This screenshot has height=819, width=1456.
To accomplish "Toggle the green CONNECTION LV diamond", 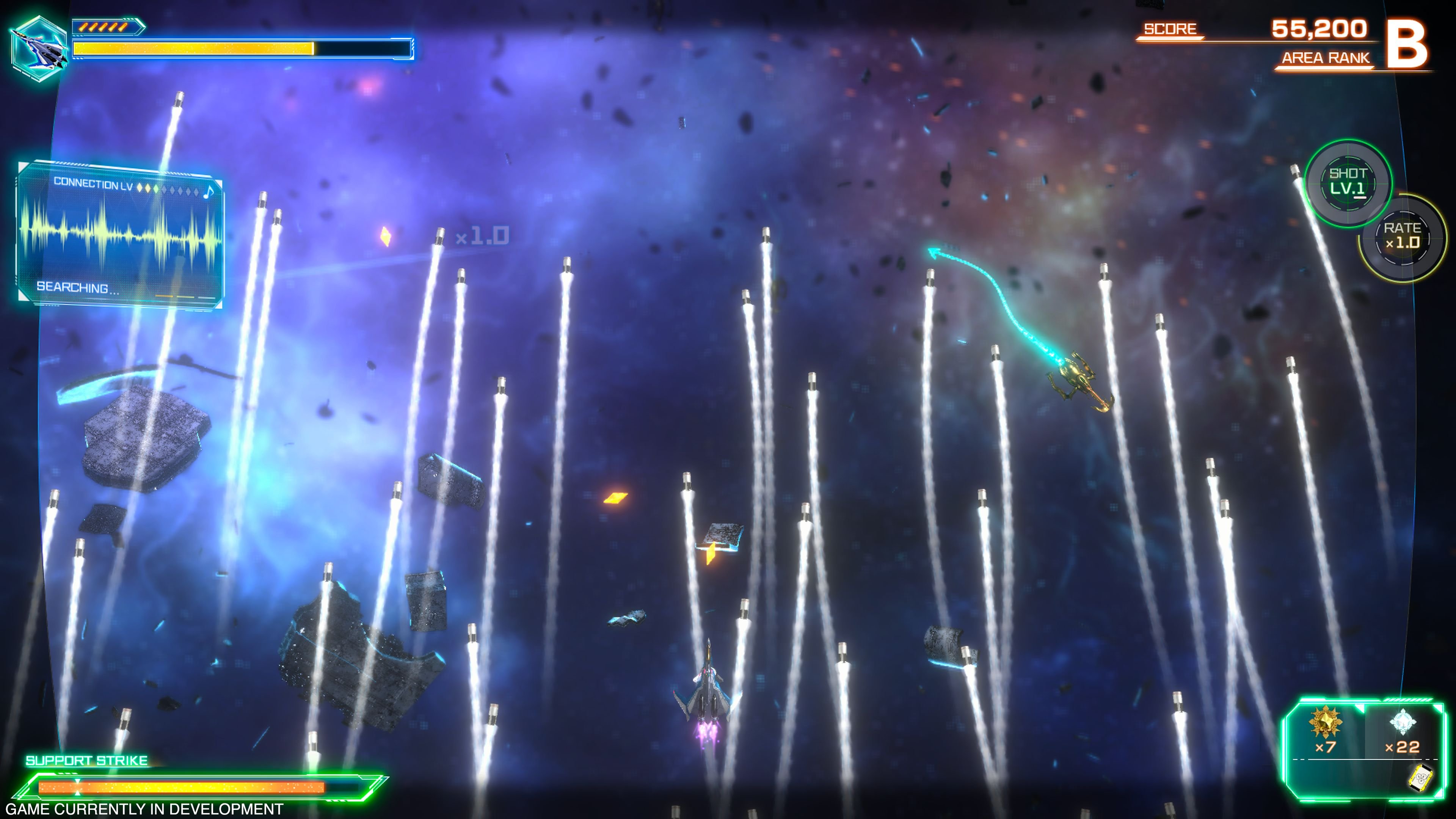I will [157, 189].
